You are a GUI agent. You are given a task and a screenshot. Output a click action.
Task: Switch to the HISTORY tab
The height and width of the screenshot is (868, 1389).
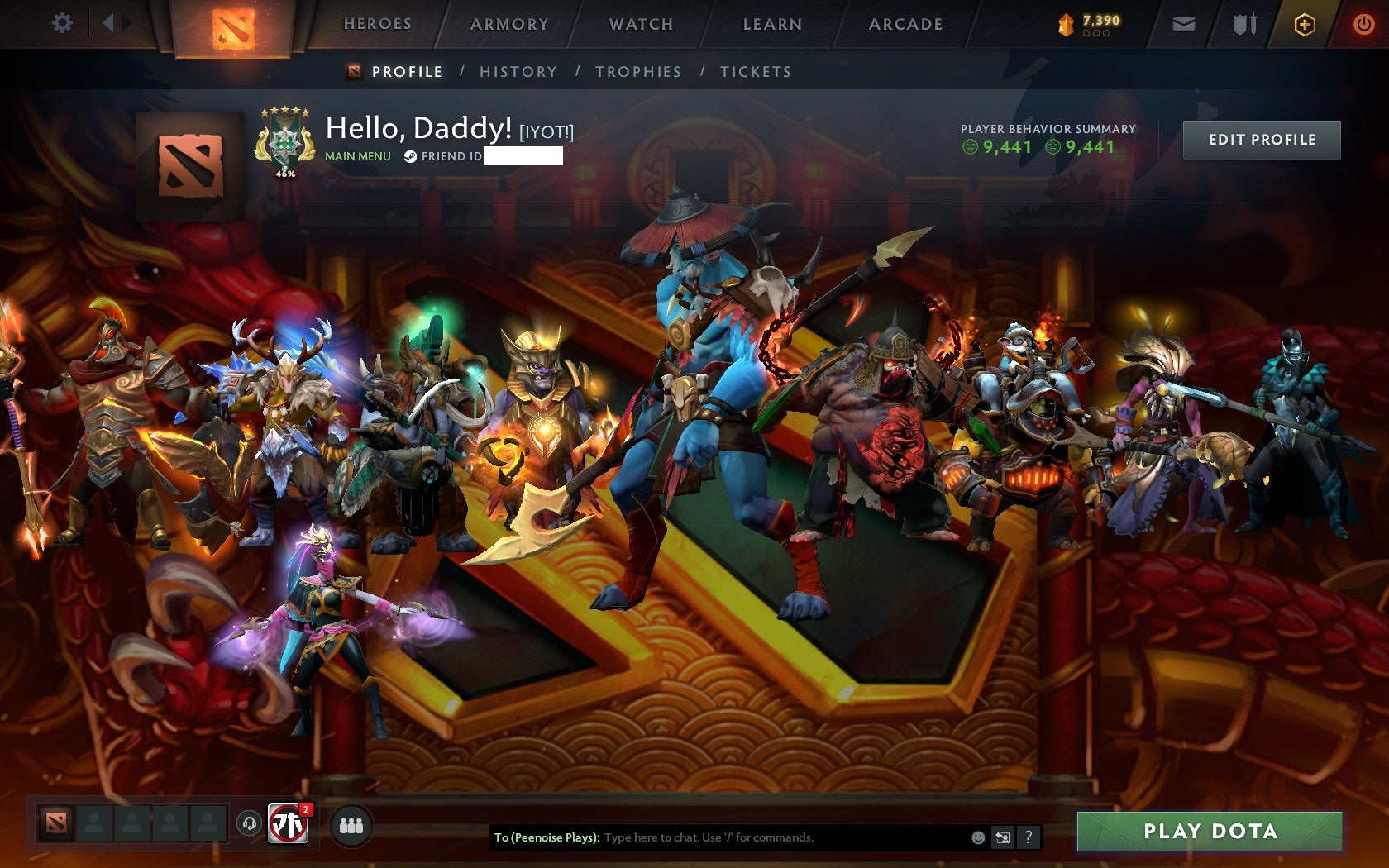pos(518,72)
